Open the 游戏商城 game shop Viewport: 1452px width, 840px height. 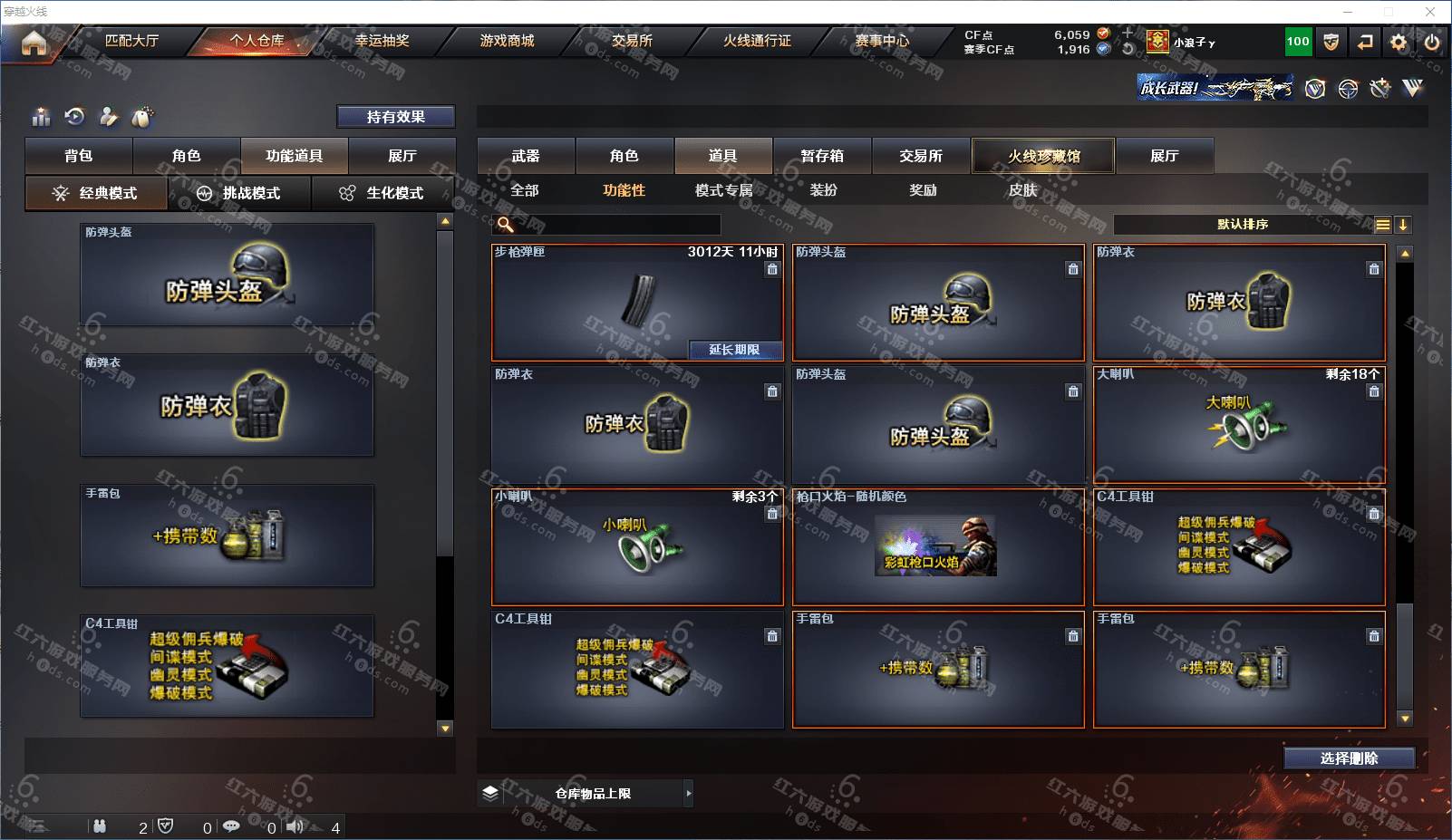[507, 41]
